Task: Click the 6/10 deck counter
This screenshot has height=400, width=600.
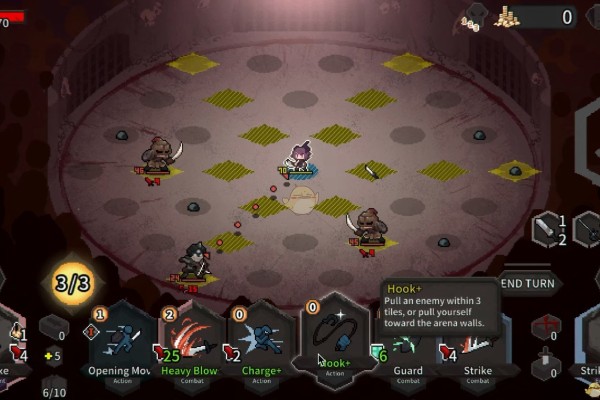Action: point(54,388)
